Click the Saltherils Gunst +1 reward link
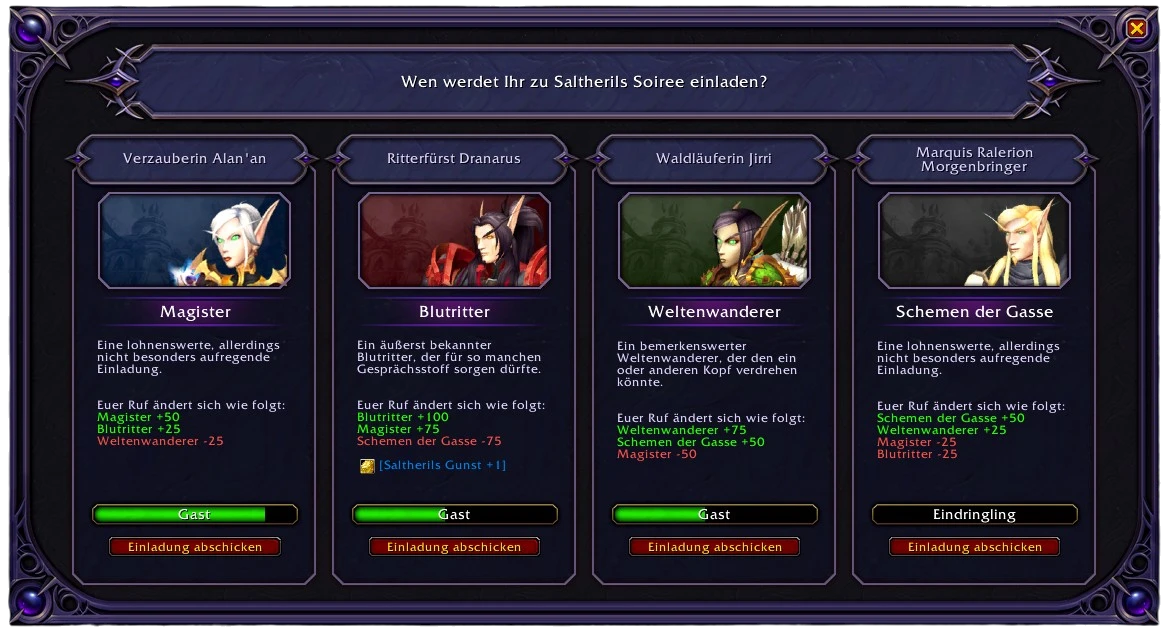1175x639 pixels. (442, 465)
